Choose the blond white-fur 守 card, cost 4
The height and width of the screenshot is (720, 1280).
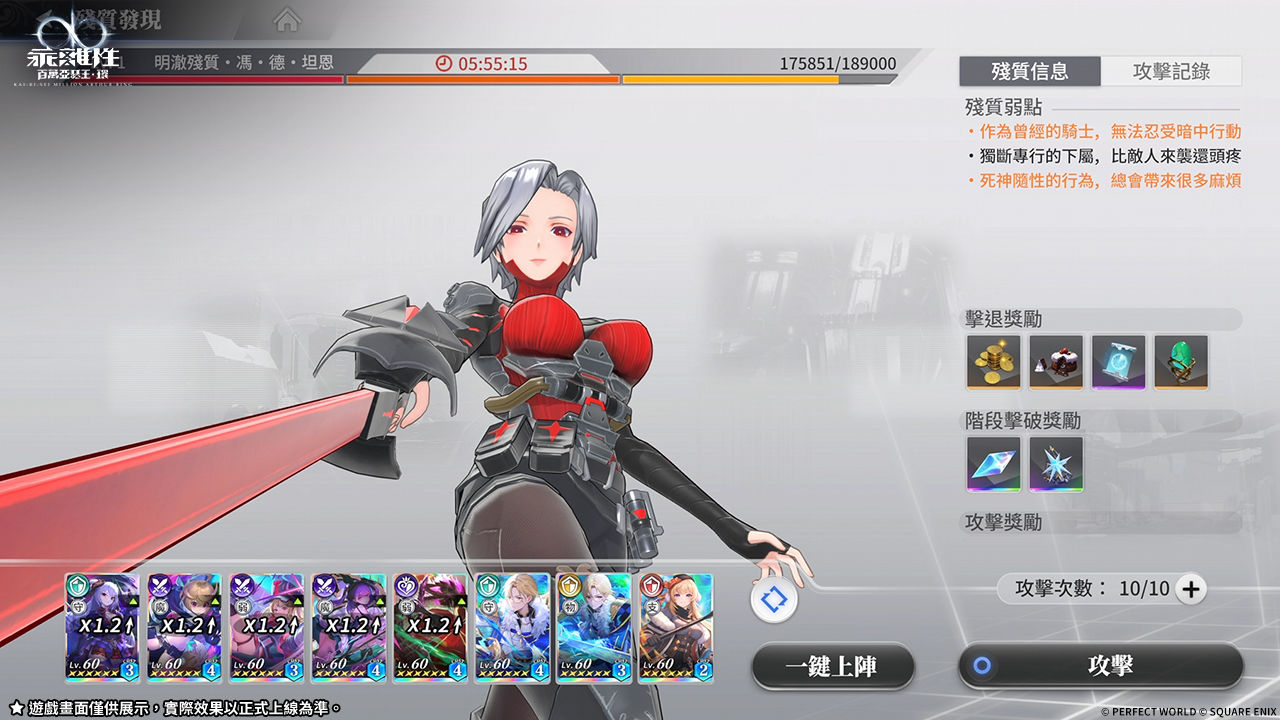point(512,627)
